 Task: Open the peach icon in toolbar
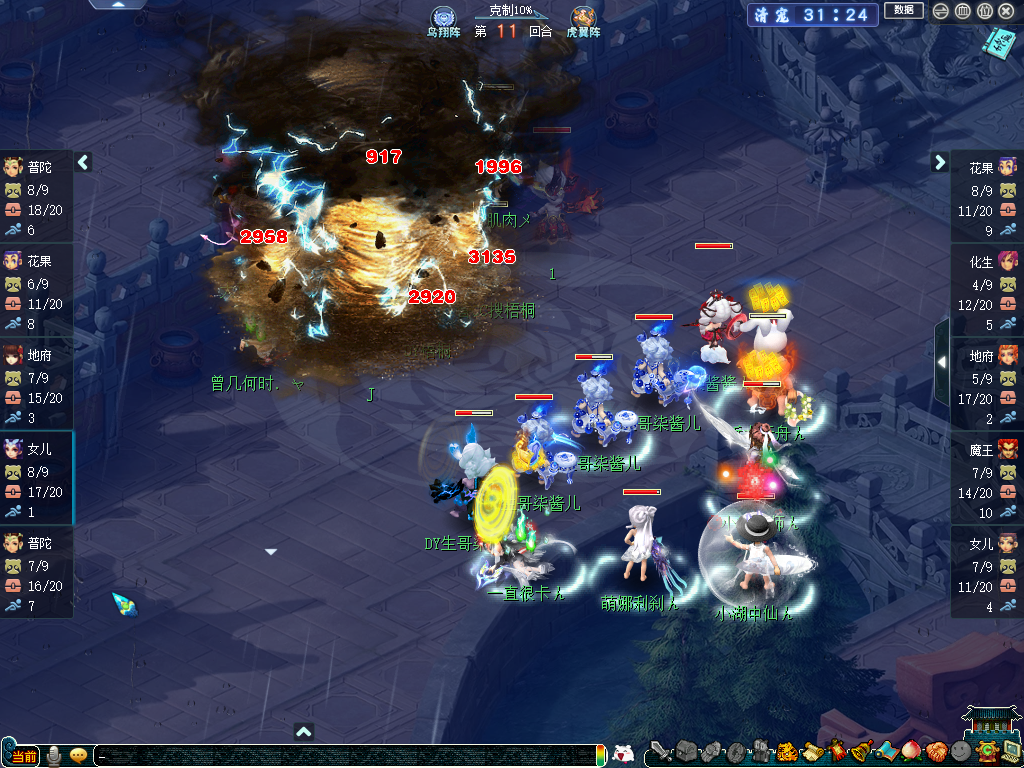(910, 751)
